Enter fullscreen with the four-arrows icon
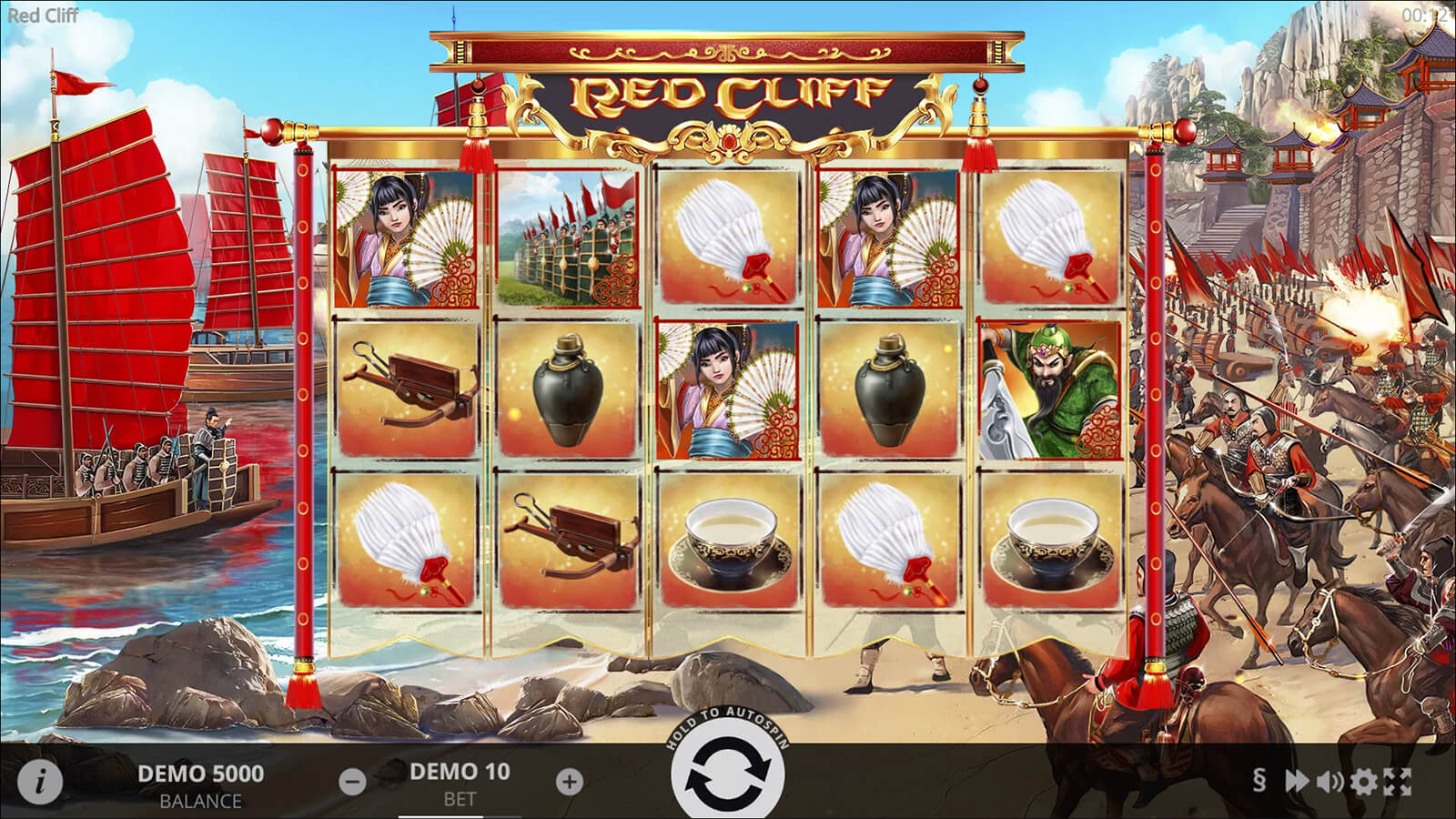 (x=1398, y=781)
